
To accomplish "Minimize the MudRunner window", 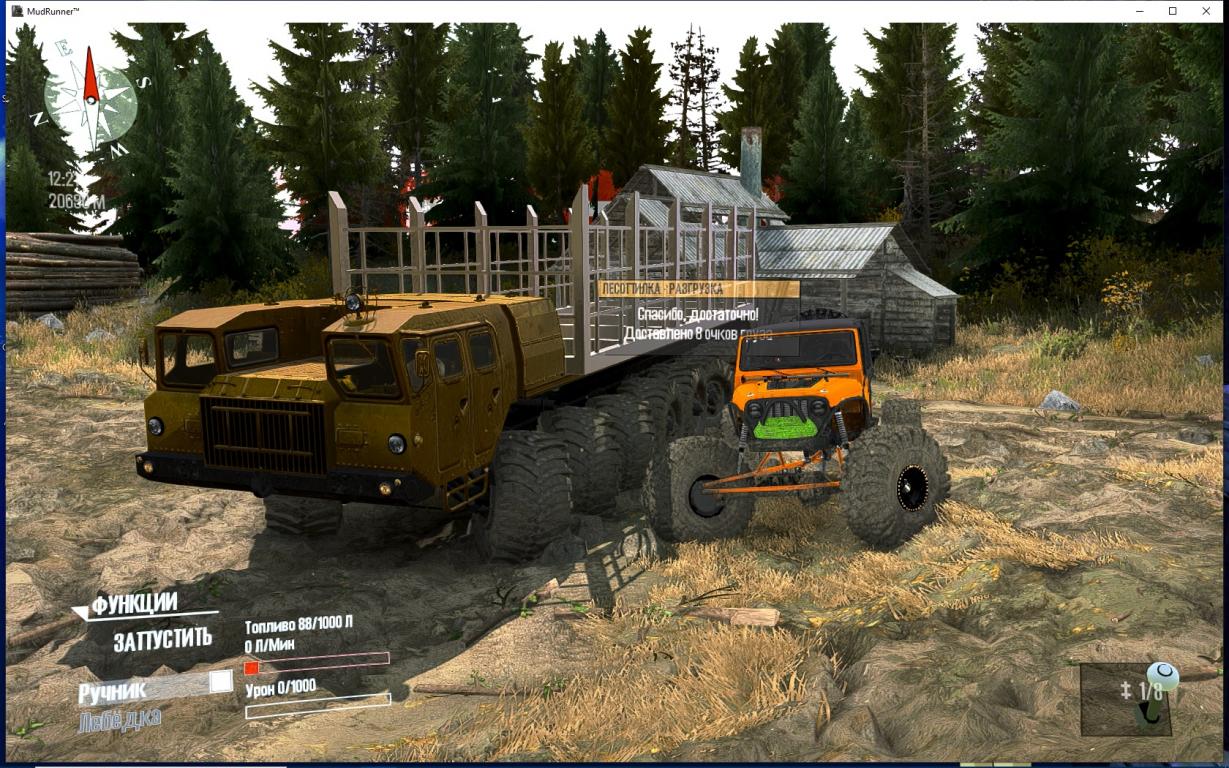I will point(1139,11).
